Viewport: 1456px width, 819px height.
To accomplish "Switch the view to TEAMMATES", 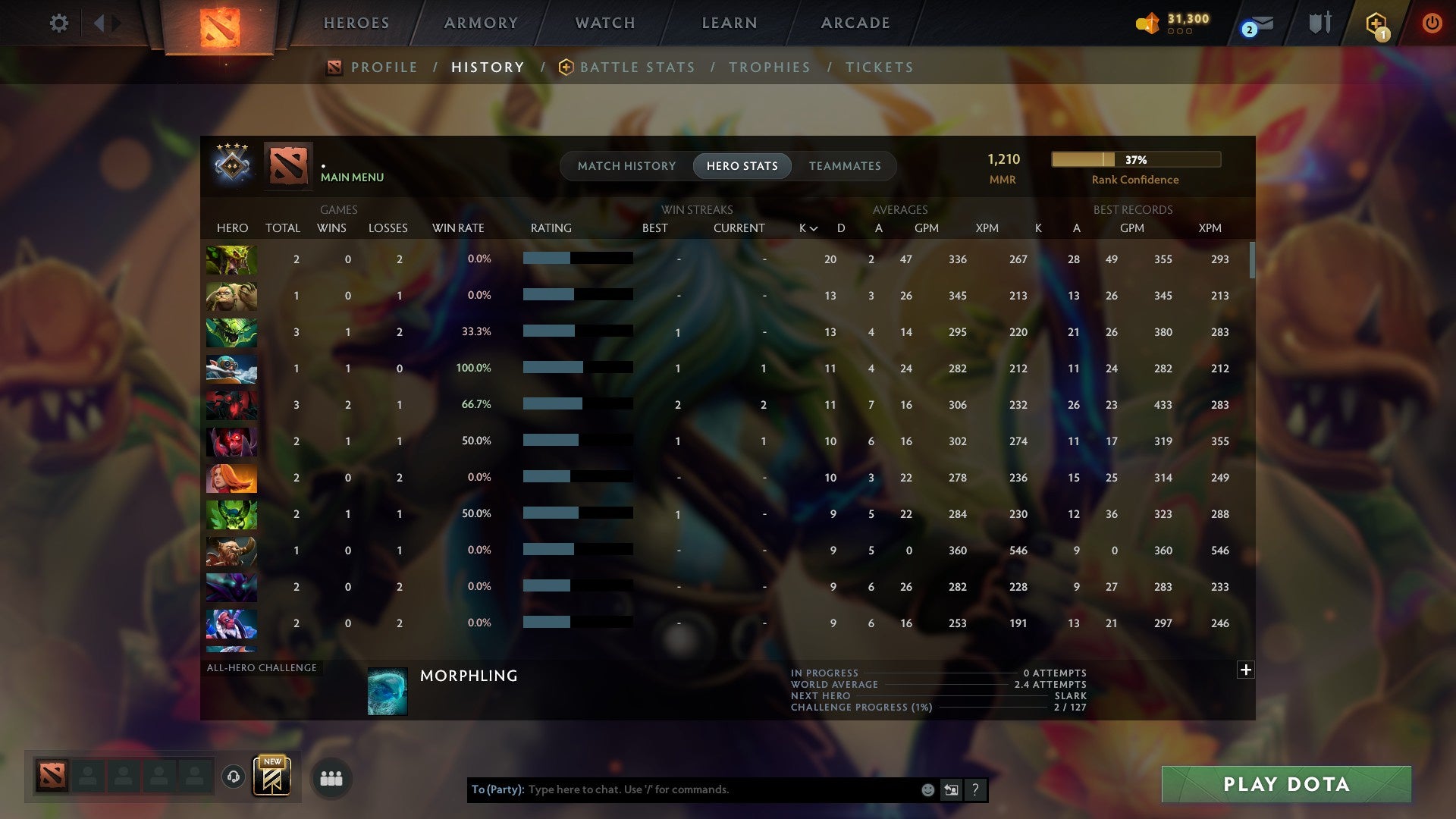I will [x=844, y=165].
